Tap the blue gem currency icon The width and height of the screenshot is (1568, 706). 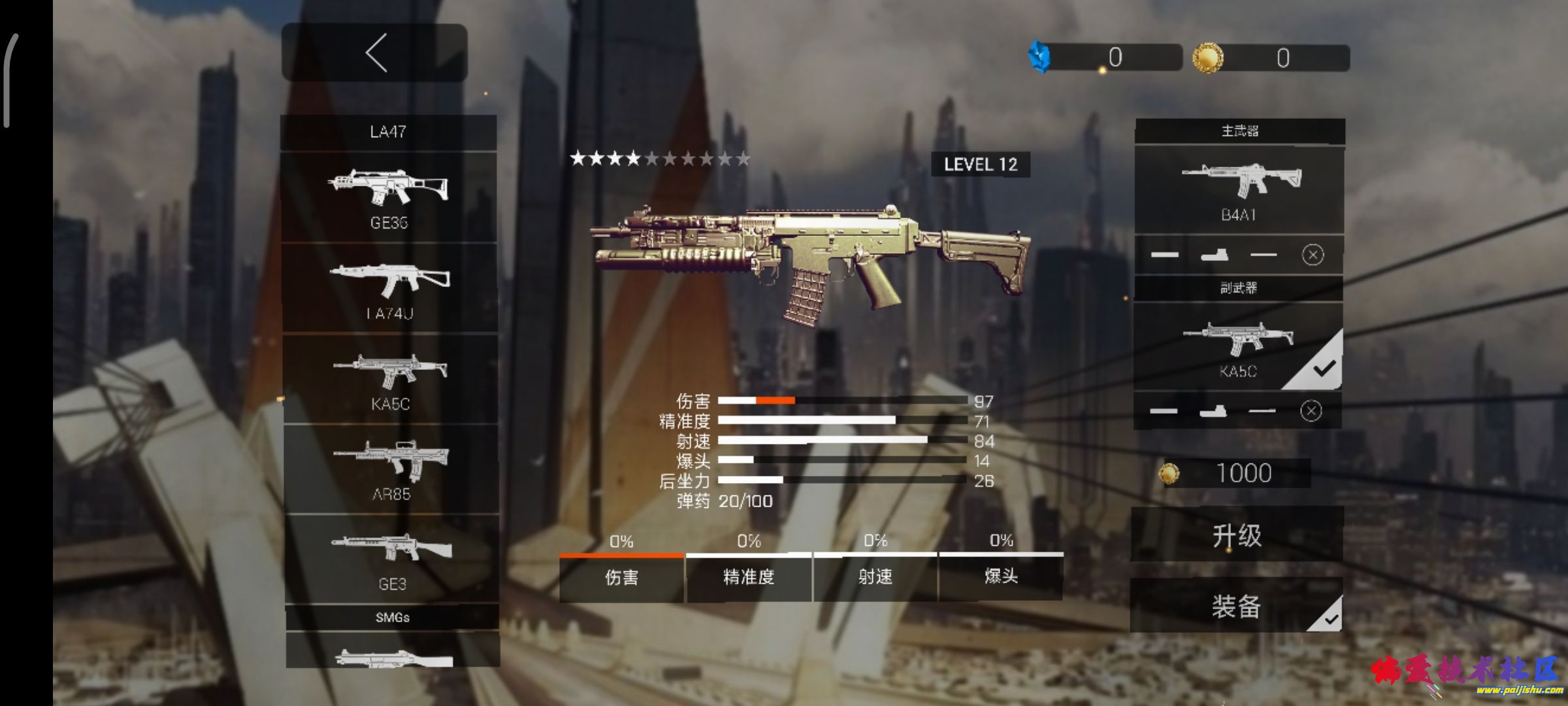(x=1039, y=57)
